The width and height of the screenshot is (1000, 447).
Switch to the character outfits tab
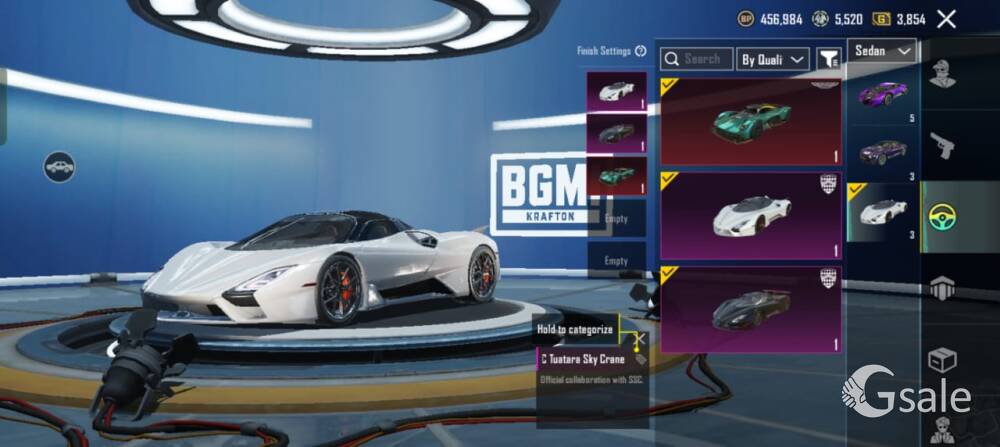942,75
